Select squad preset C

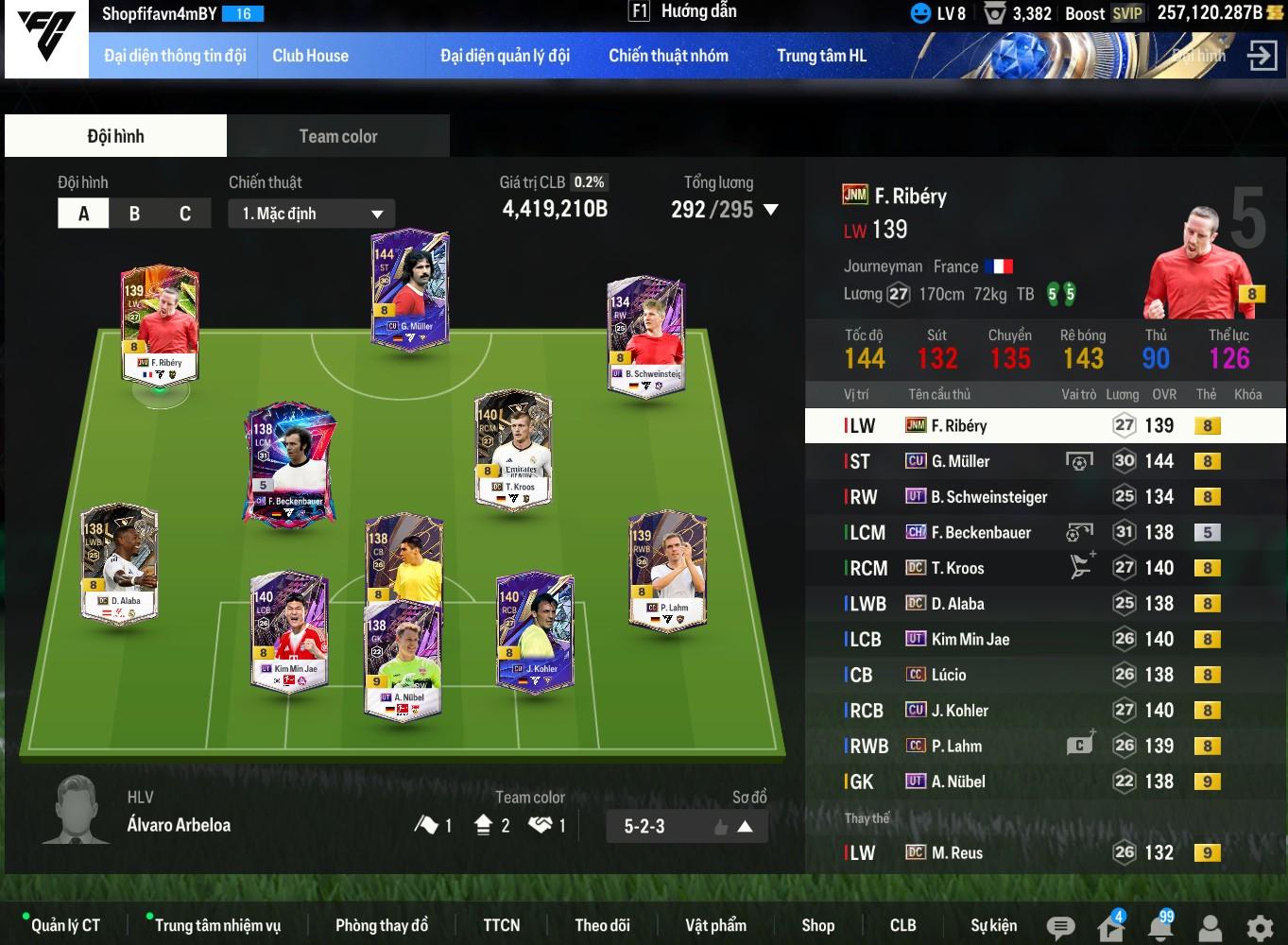pyautogui.click(x=185, y=214)
